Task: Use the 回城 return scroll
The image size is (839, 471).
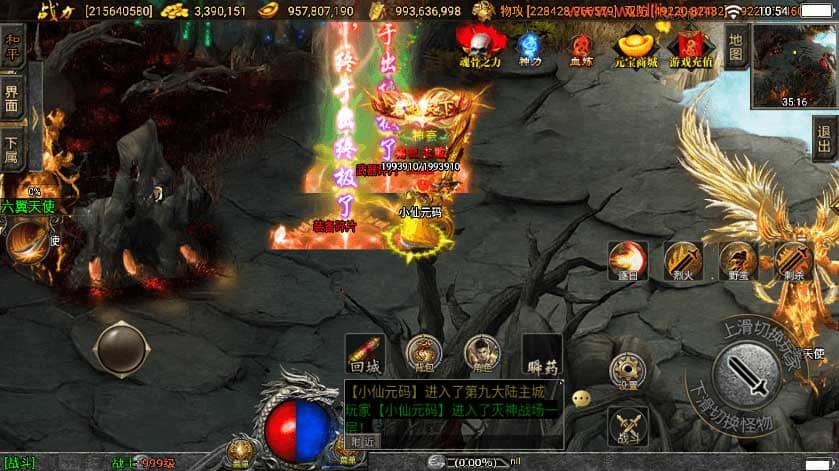Action: [364, 353]
